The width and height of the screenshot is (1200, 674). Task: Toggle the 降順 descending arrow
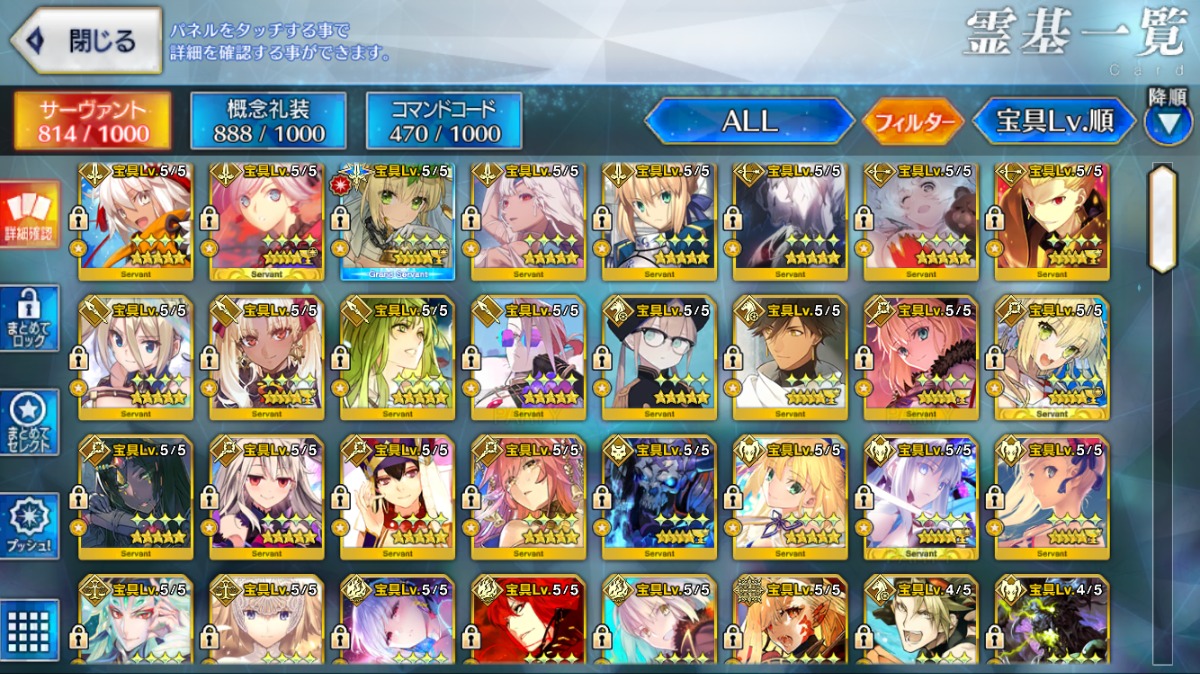tap(1167, 123)
